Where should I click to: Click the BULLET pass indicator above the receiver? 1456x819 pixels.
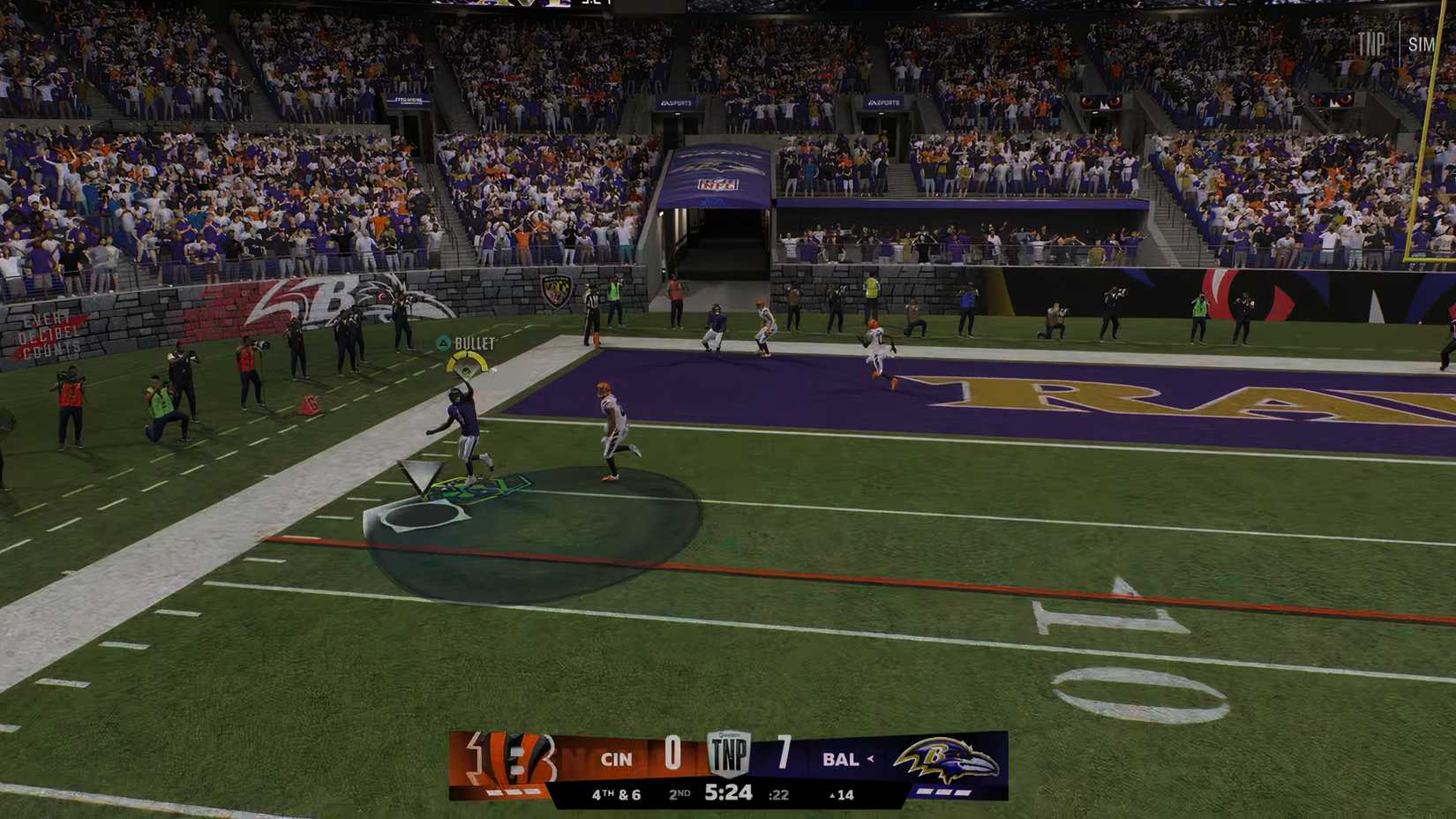click(x=474, y=342)
